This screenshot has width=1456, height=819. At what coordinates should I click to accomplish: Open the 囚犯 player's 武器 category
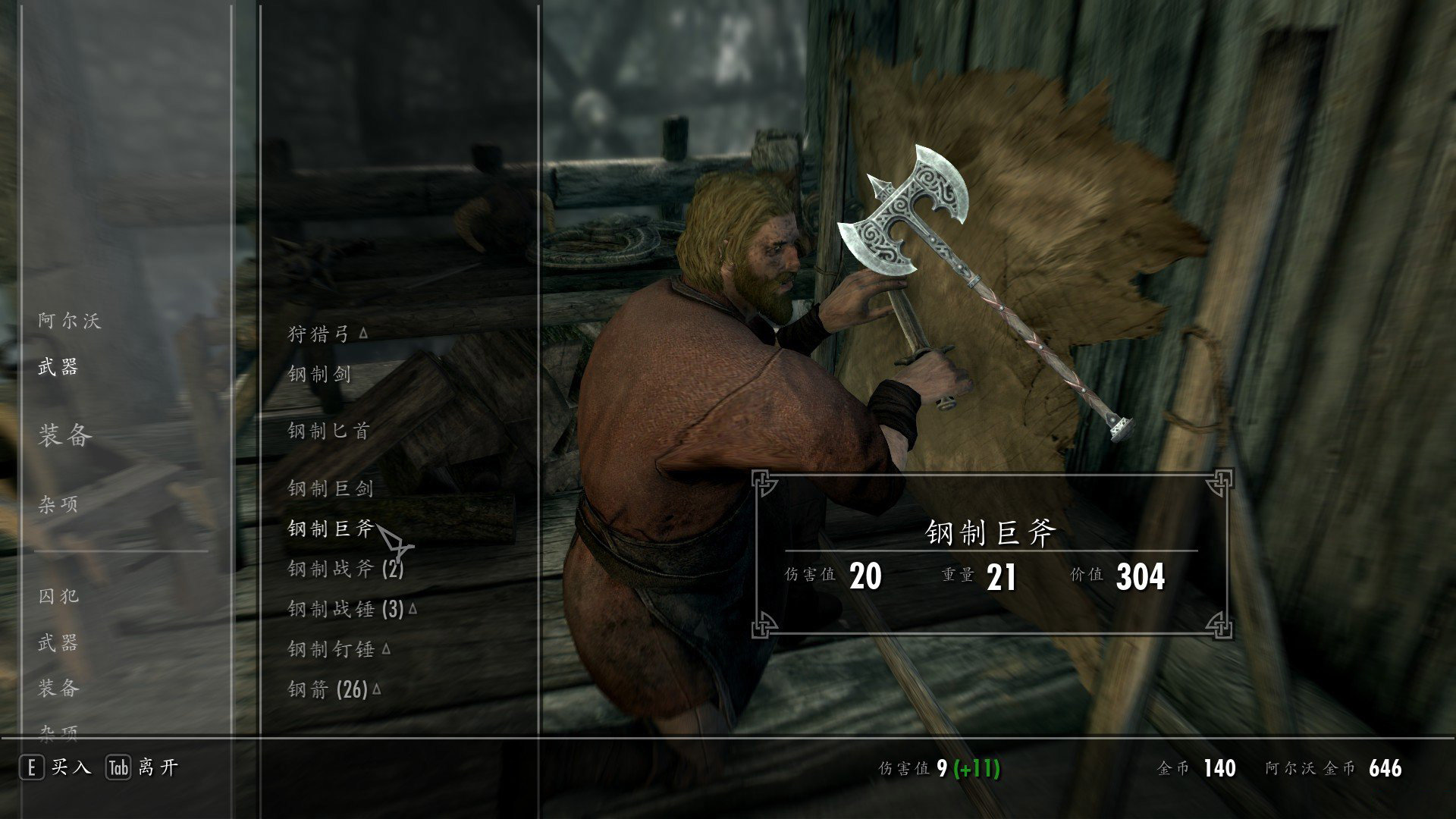point(58,643)
